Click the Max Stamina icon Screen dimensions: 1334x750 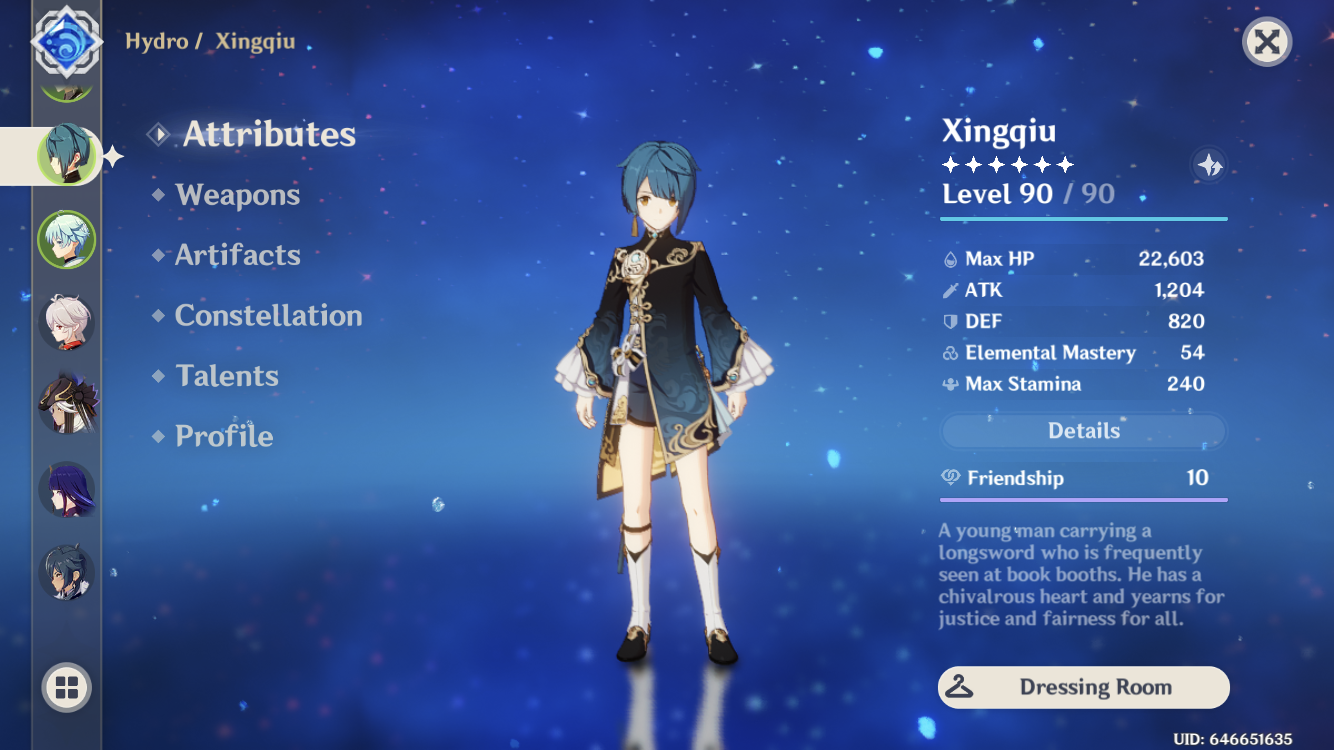[949, 384]
